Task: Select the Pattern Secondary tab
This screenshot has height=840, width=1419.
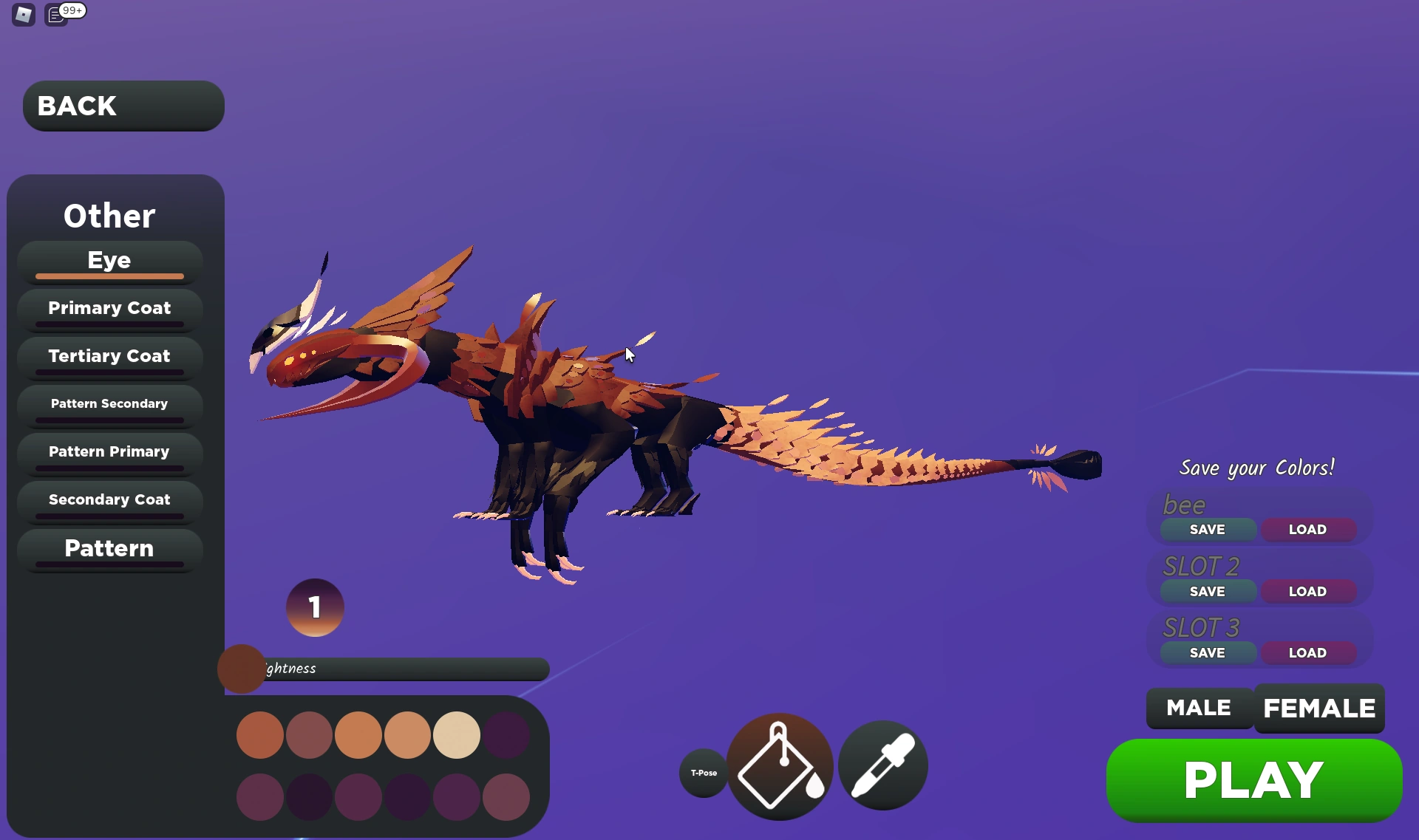Action: 109,403
